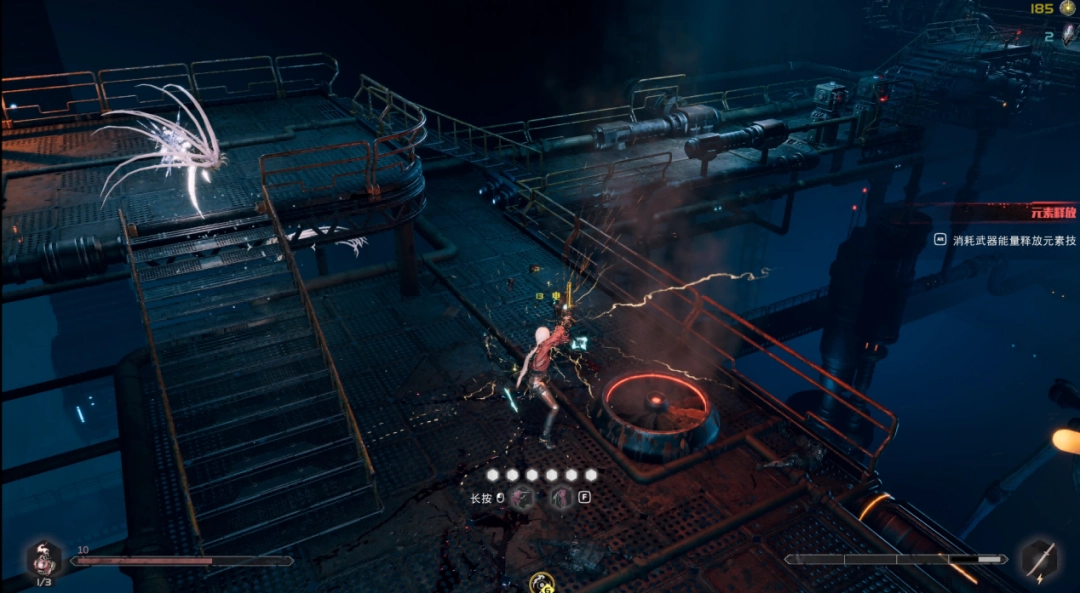Viewport: 1080px width, 593px height.
Task: Select the healing flask item icon
Action: pyautogui.click(x=44, y=558)
